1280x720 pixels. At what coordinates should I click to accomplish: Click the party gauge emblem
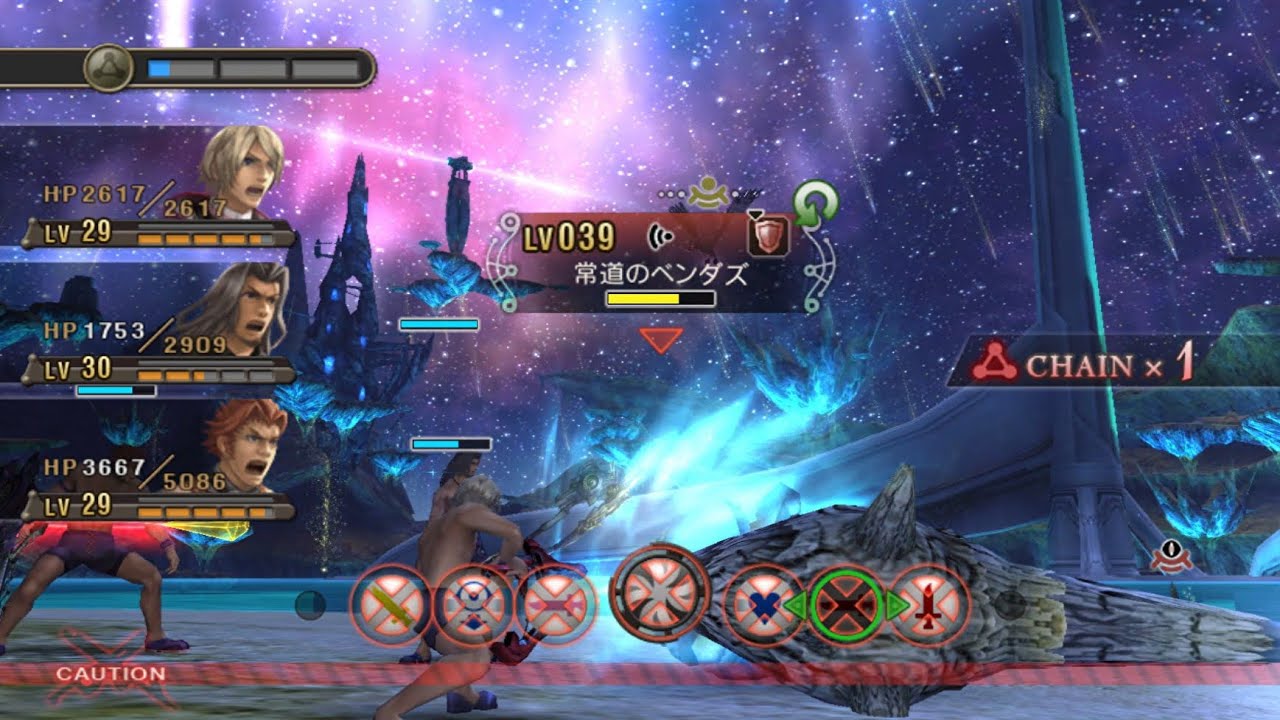click(x=108, y=69)
